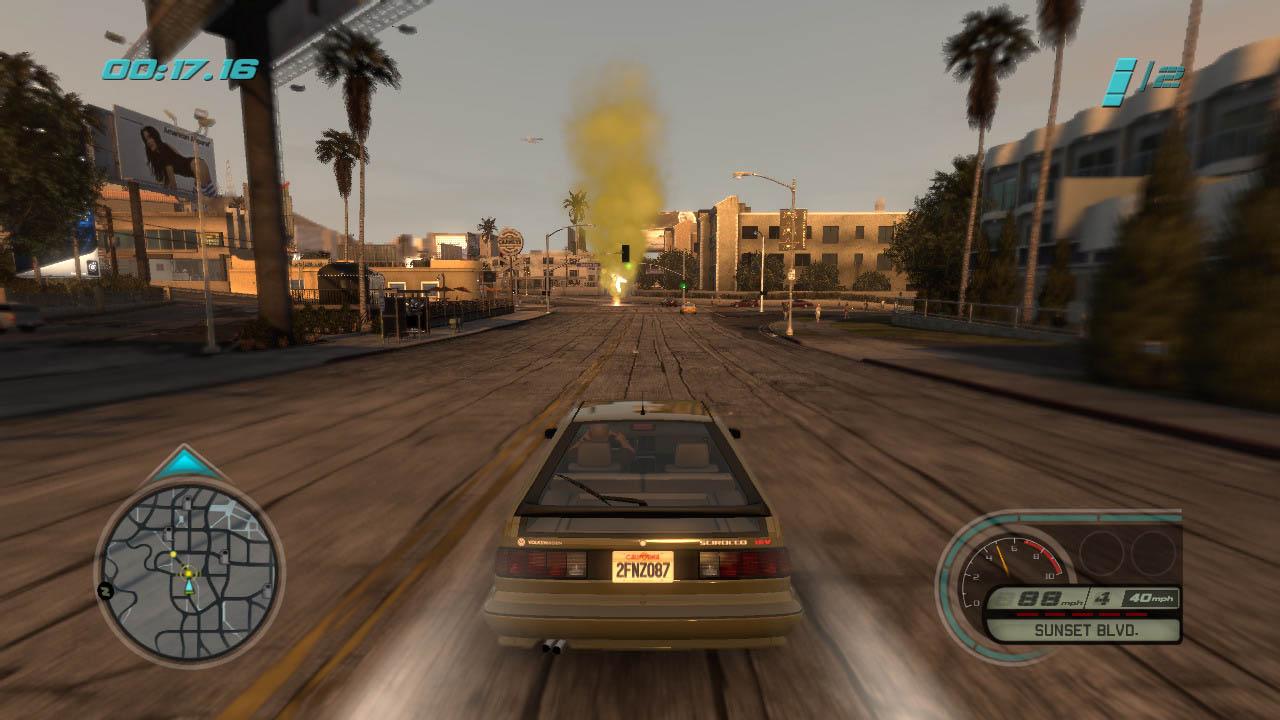Click the tachometer needle near redline
This screenshot has width=1280, height=720.
point(1002,557)
